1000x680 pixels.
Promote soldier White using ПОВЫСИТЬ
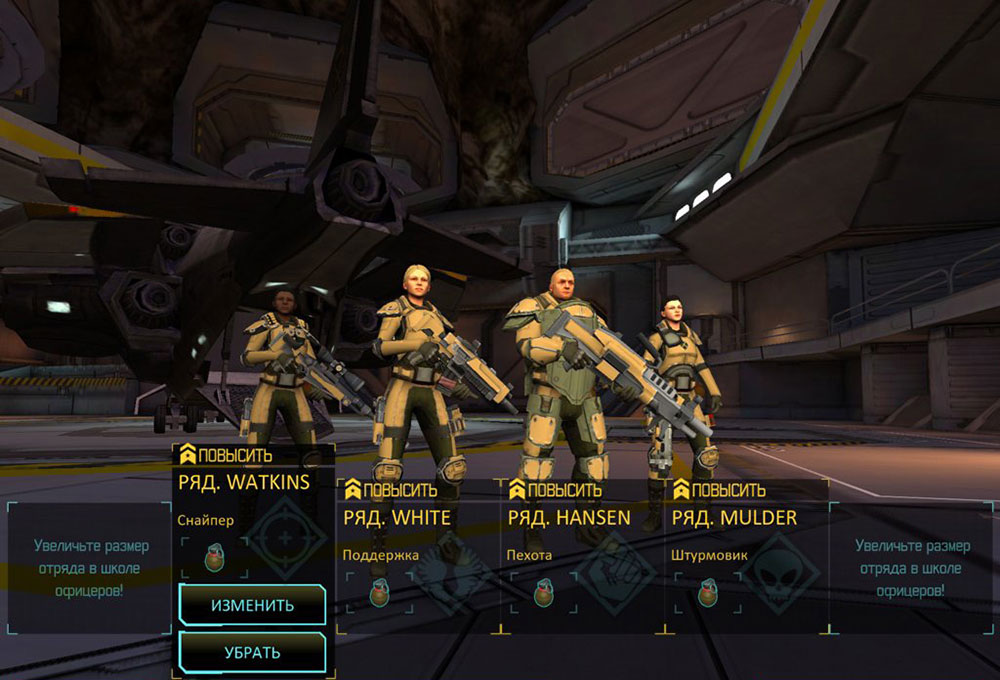[391, 490]
